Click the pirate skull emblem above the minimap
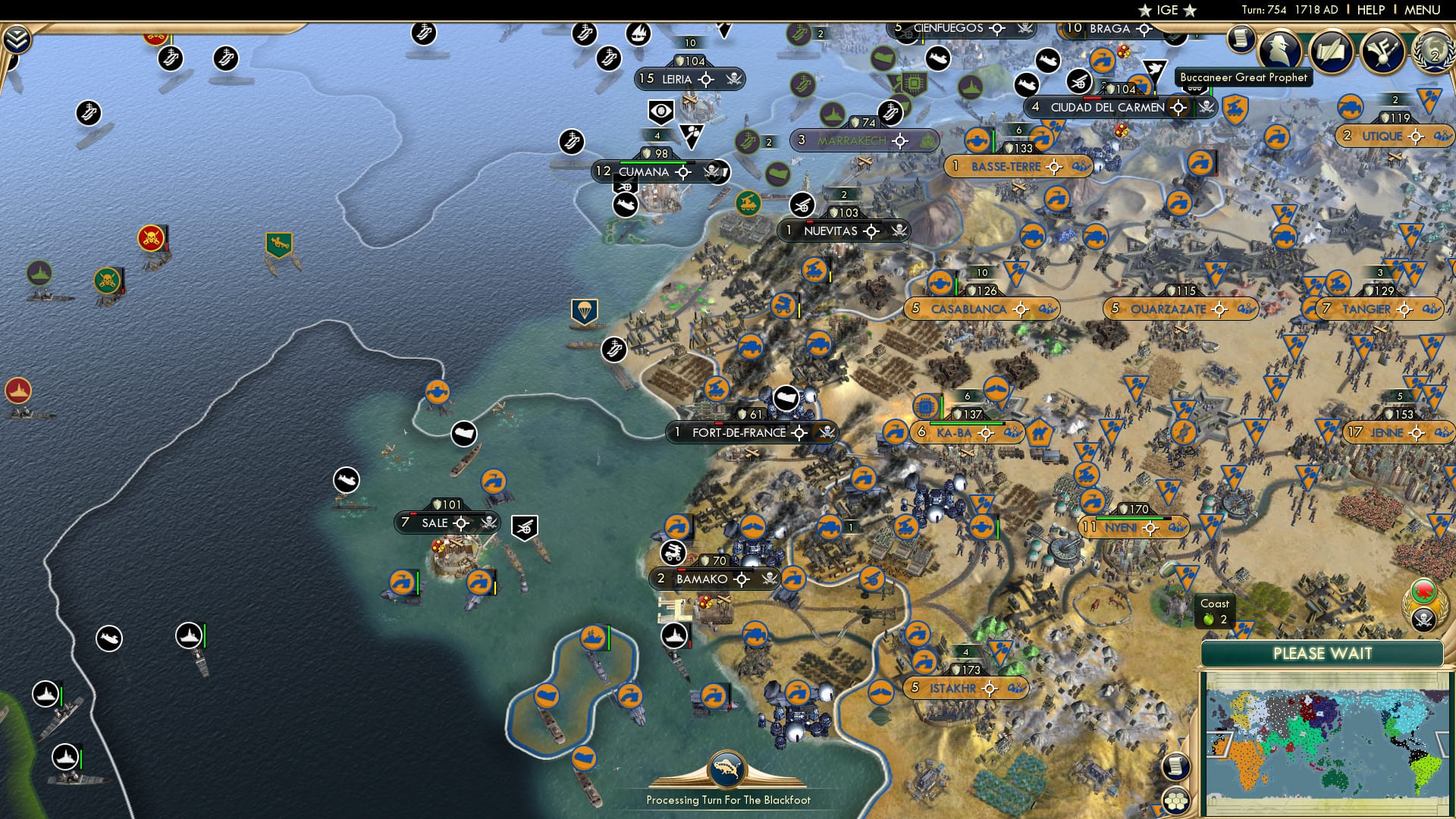This screenshot has width=1456, height=819. point(1425,620)
